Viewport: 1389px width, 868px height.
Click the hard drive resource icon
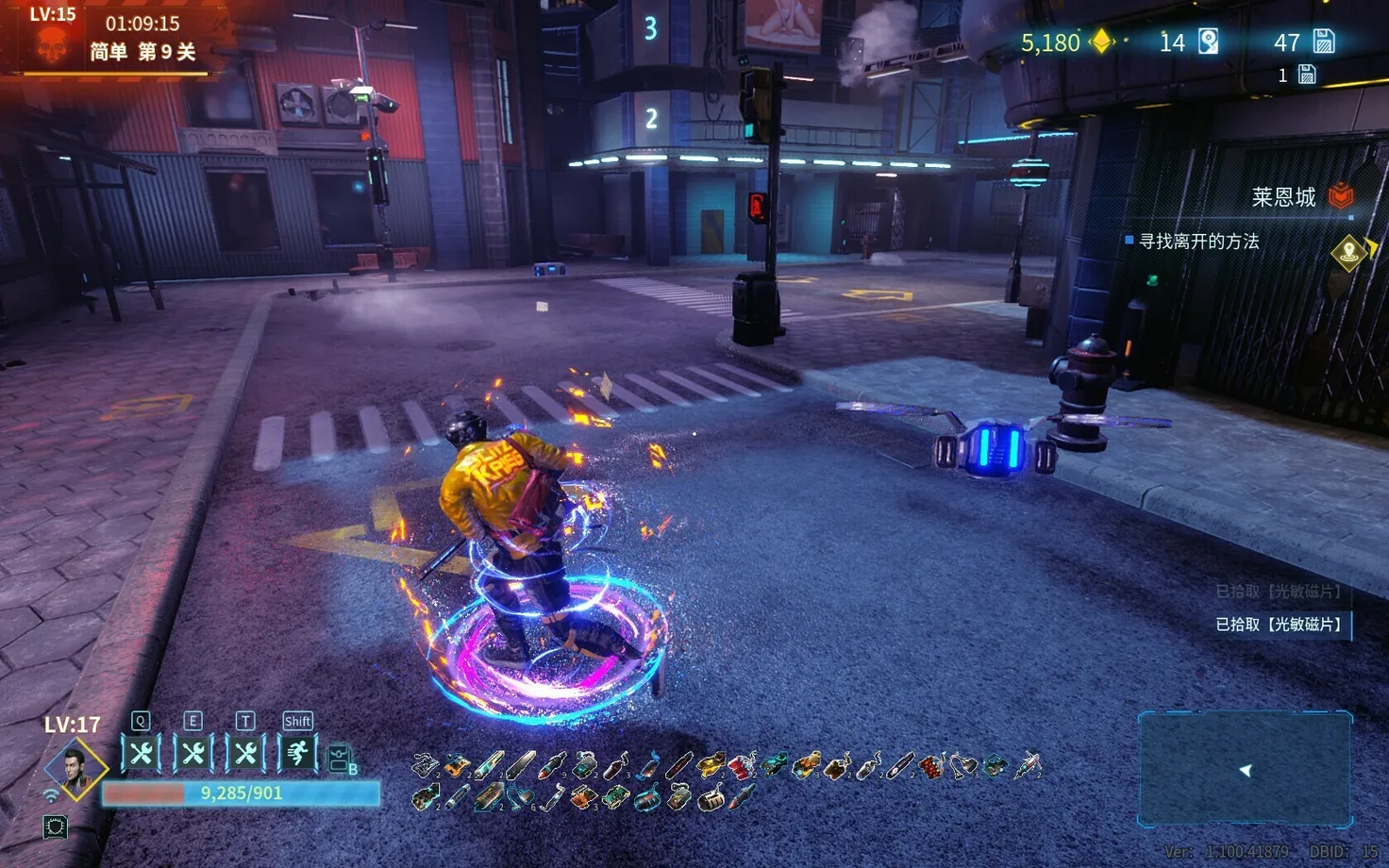pyautogui.click(x=1208, y=42)
